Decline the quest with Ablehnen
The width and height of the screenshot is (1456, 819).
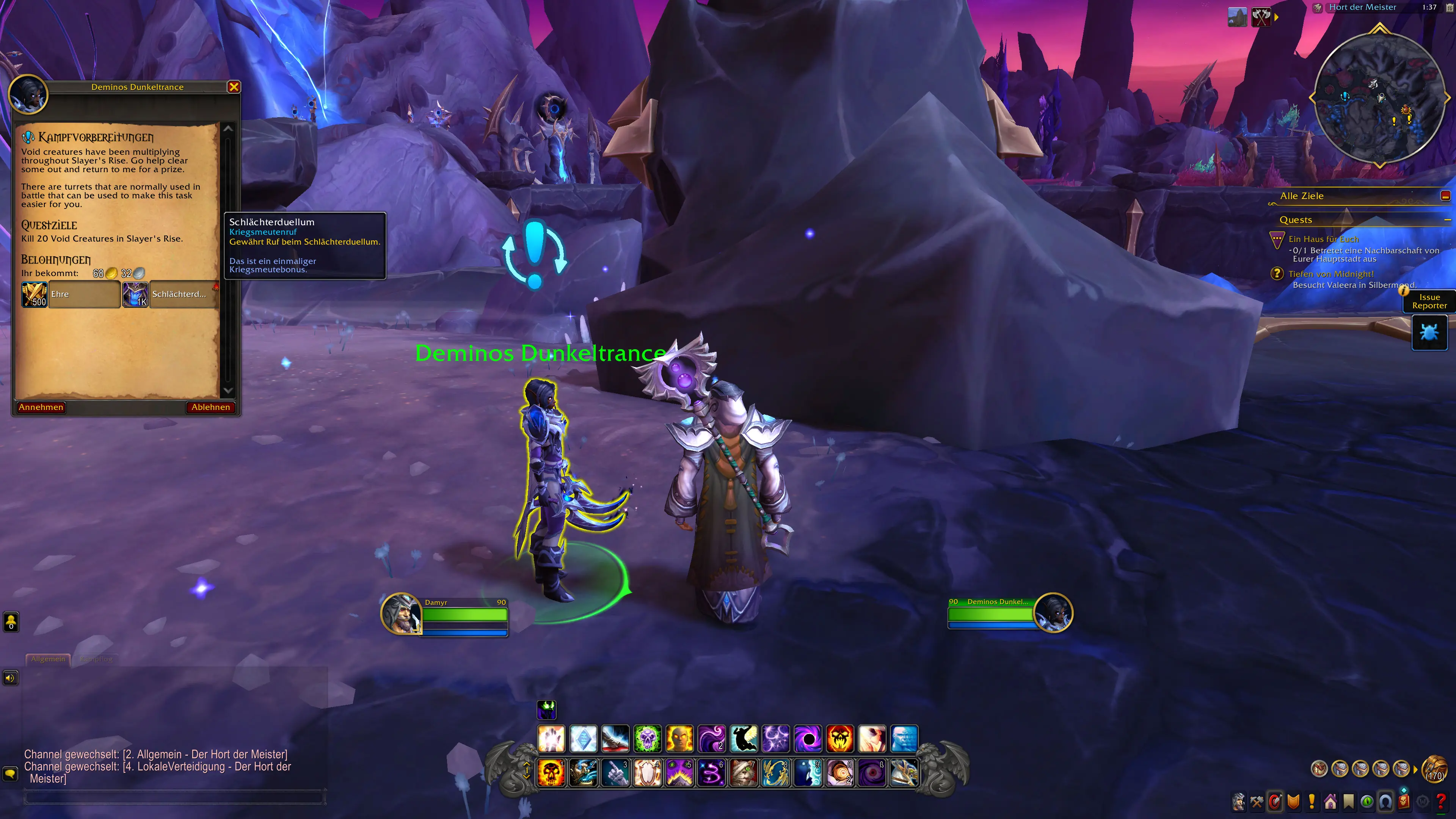(x=210, y=407)
